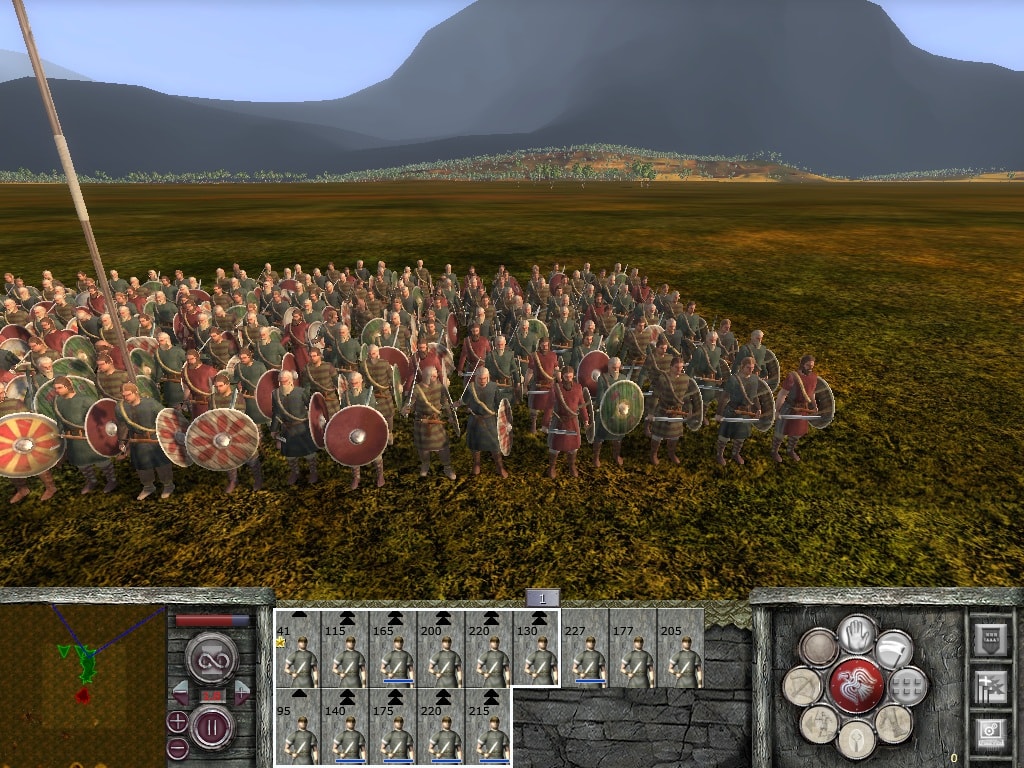
Task: Choose the unit card with 165 soldiers
Action: 394,648
